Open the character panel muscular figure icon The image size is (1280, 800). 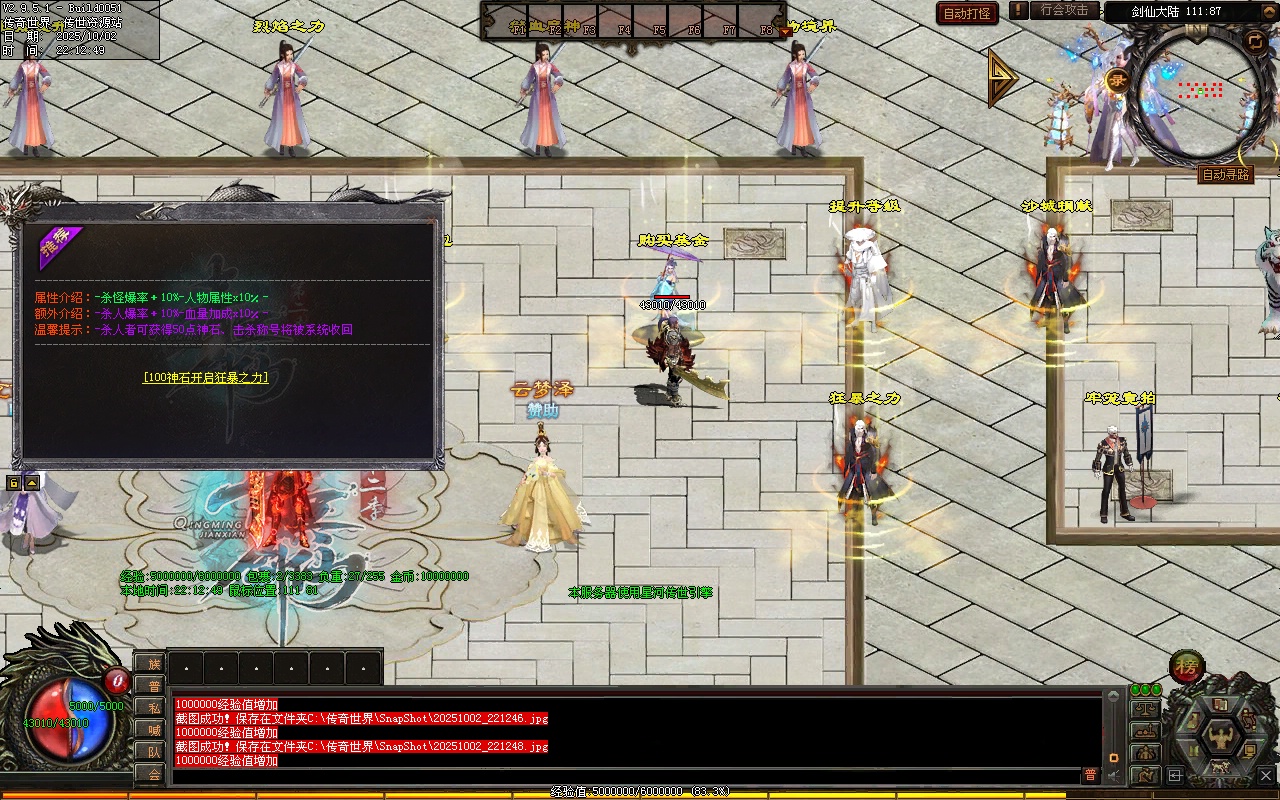tap(1220, 737)
